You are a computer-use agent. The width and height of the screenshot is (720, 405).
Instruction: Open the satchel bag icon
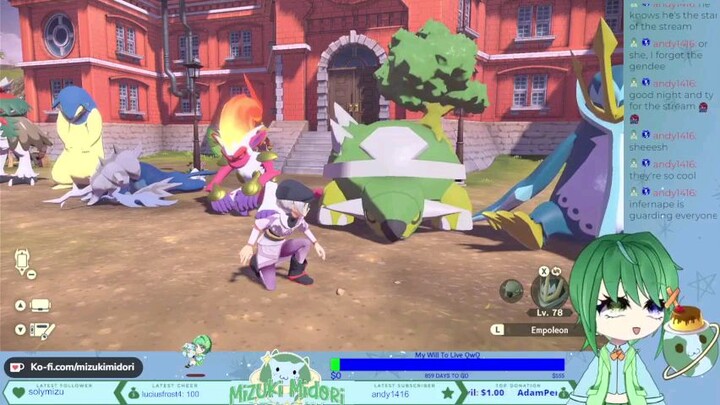tap(40, 305)
